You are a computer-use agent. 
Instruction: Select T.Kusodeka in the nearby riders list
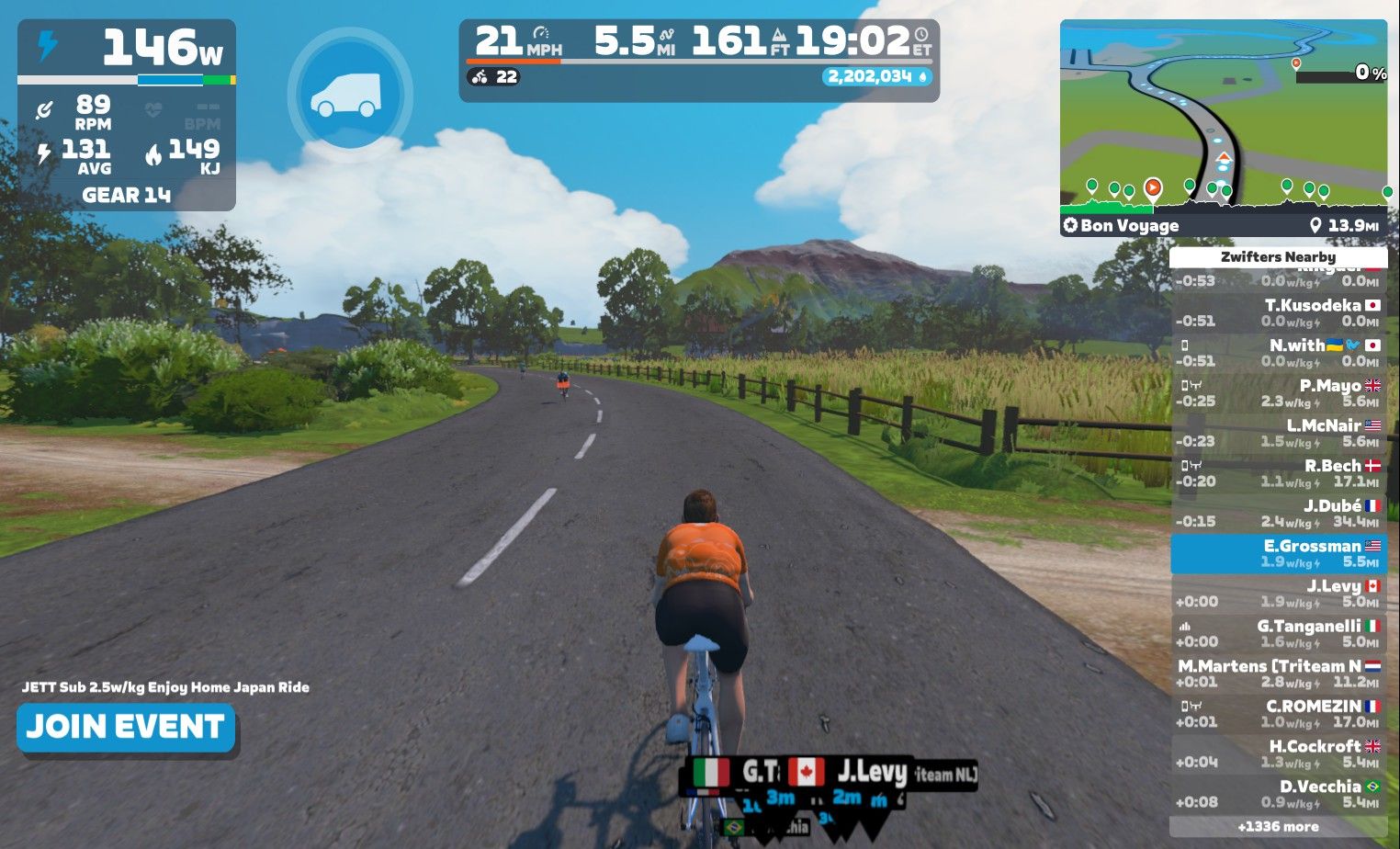(1279, 312)
